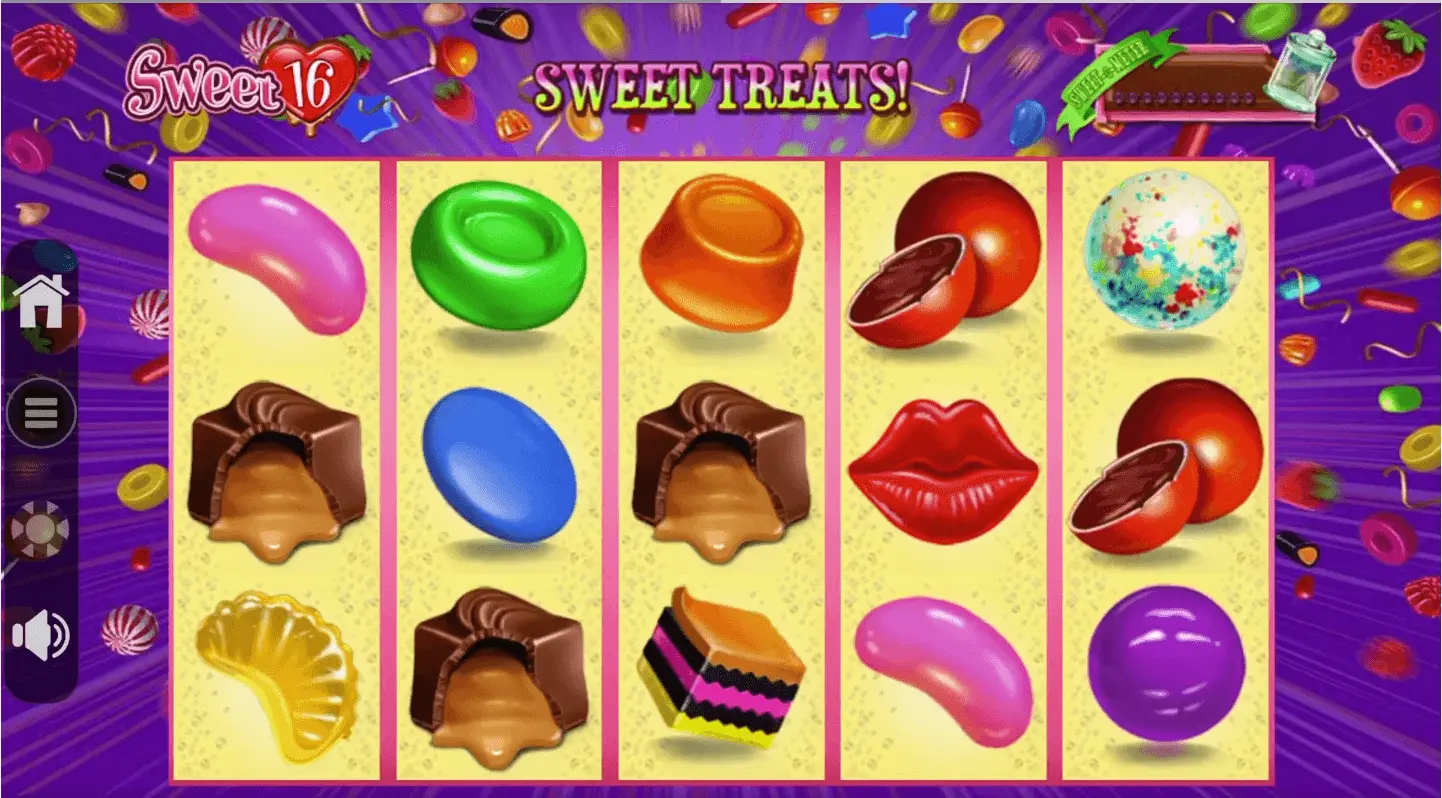The height and width of the screenshot is (798, 1442).
Task: Go to the home screen icon
Action: click(41, 300)
